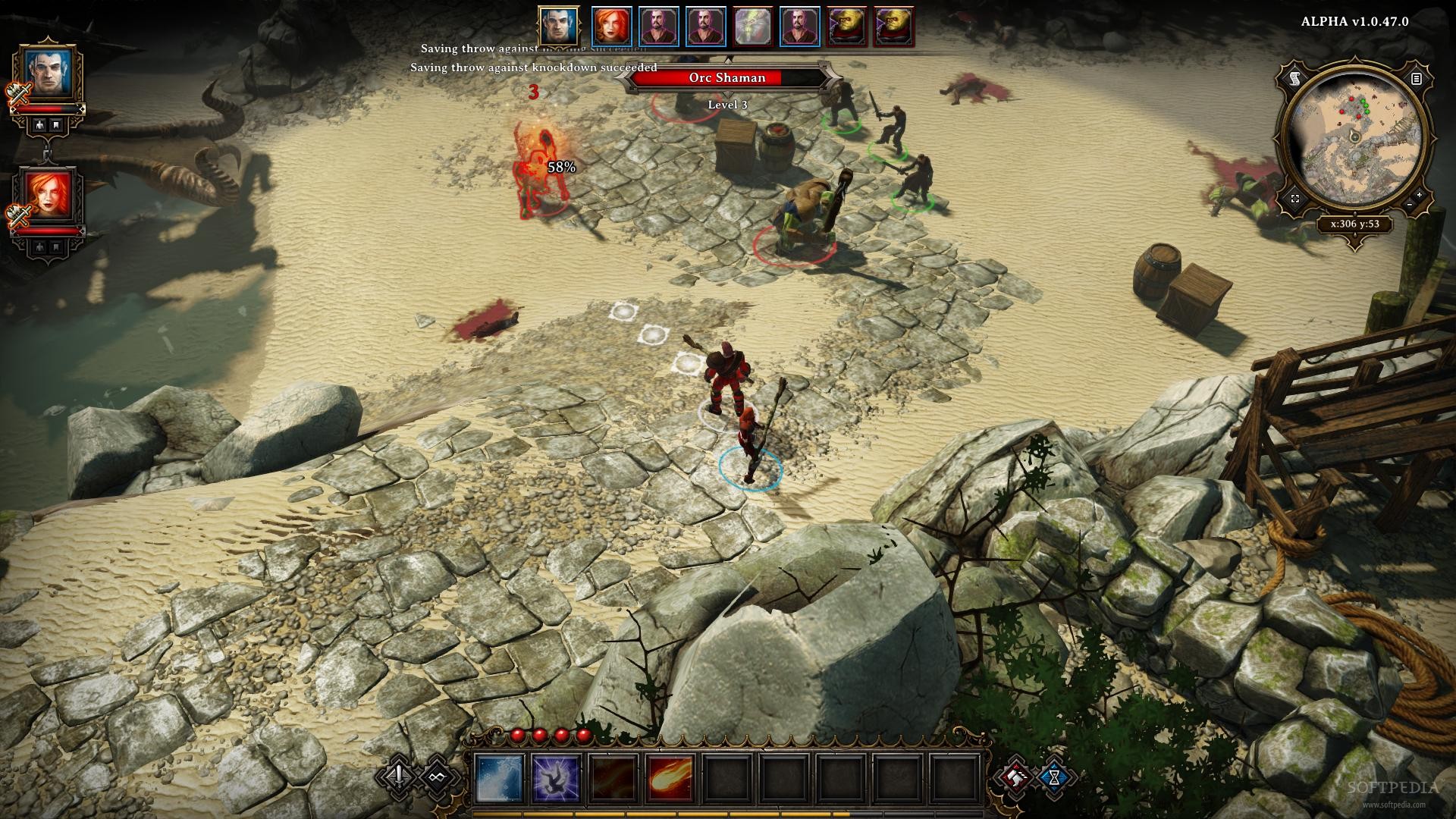Viewport: 1456px width, 819px height.
Task: Zoom in the minimap with plus button
Action: coord(1419,195)
